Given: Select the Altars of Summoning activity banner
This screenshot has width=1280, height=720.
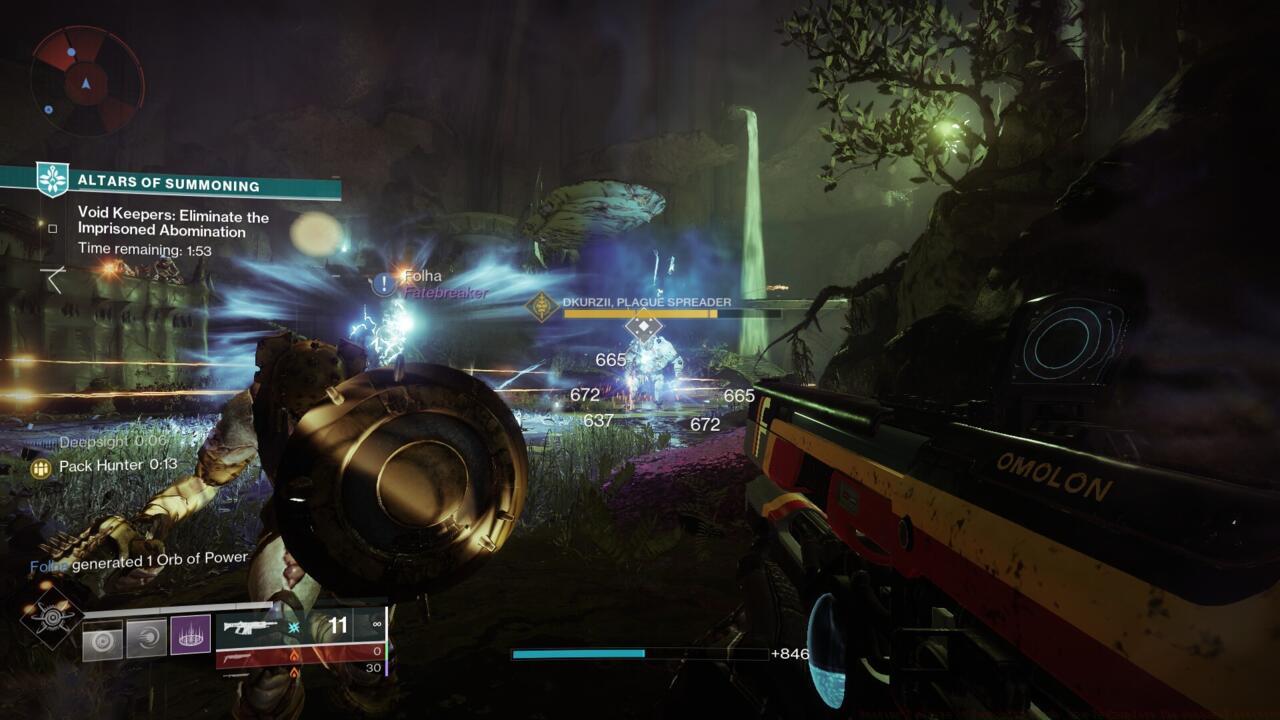Looking at the screenshot, I should [170, 185].
